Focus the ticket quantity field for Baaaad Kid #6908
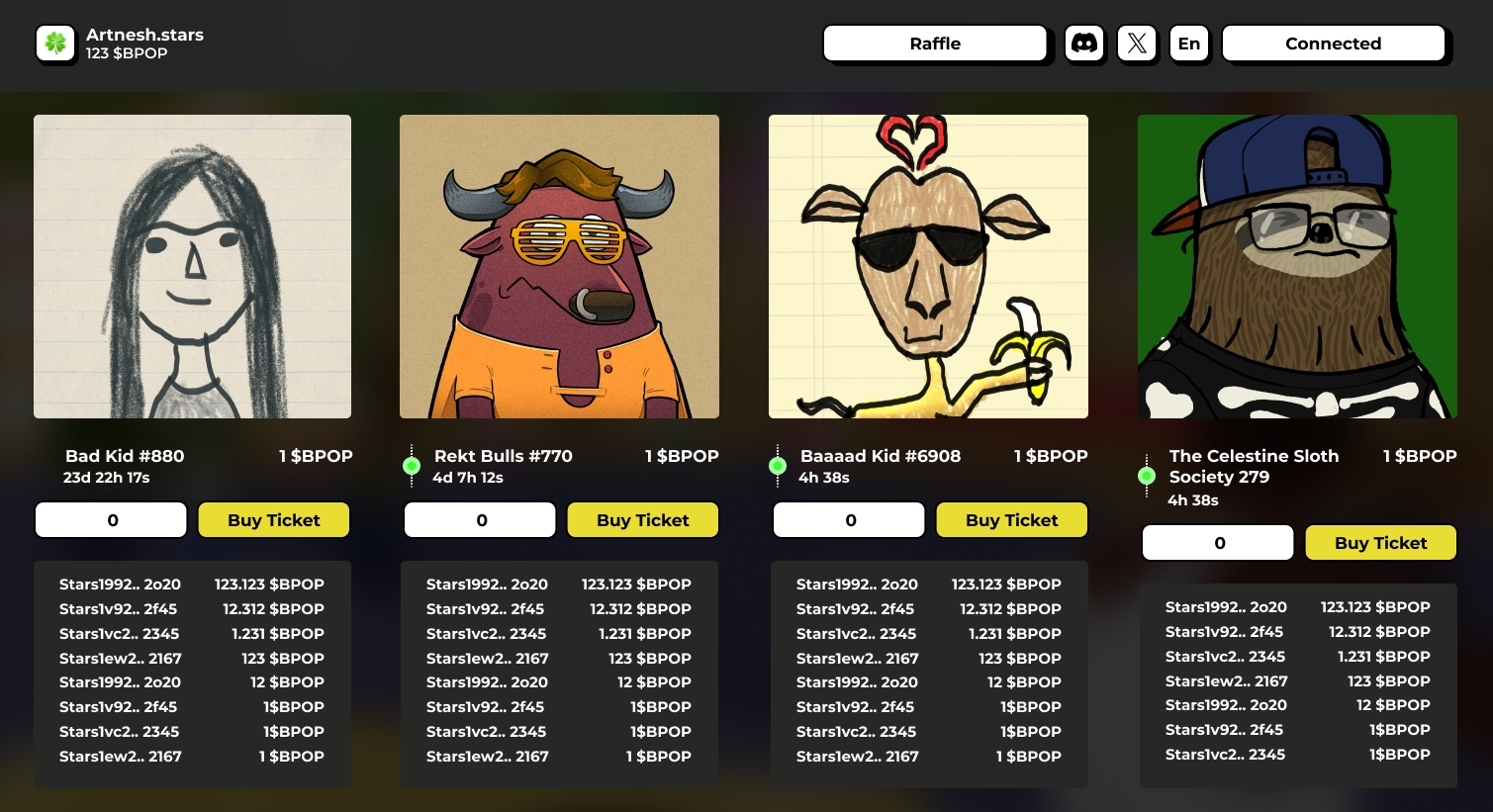This screenshot has width=1493, height=812. [850, 520]
